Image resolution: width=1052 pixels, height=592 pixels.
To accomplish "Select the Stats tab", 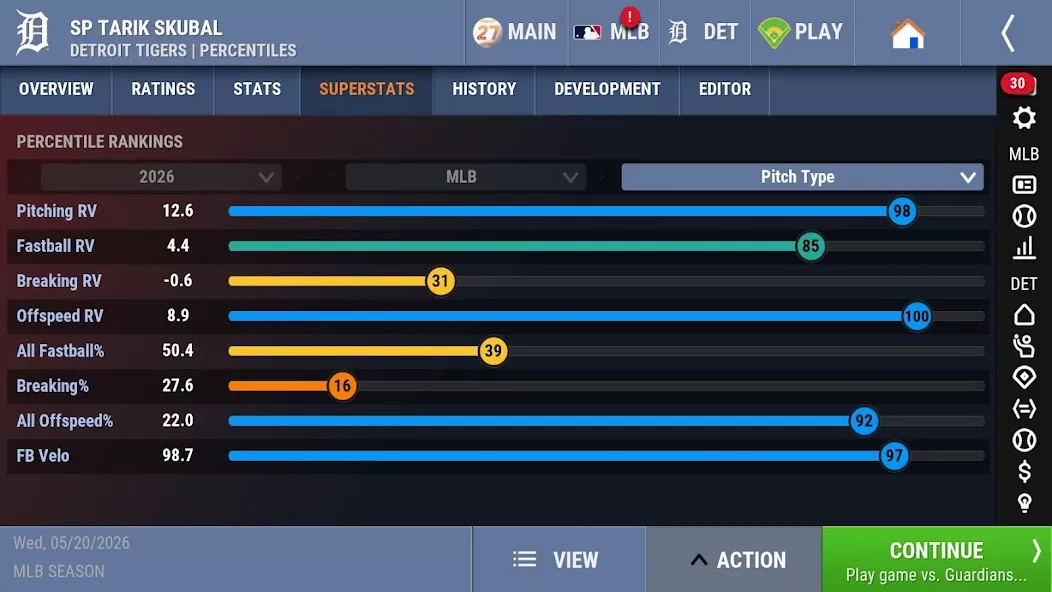I will [257, 90].
